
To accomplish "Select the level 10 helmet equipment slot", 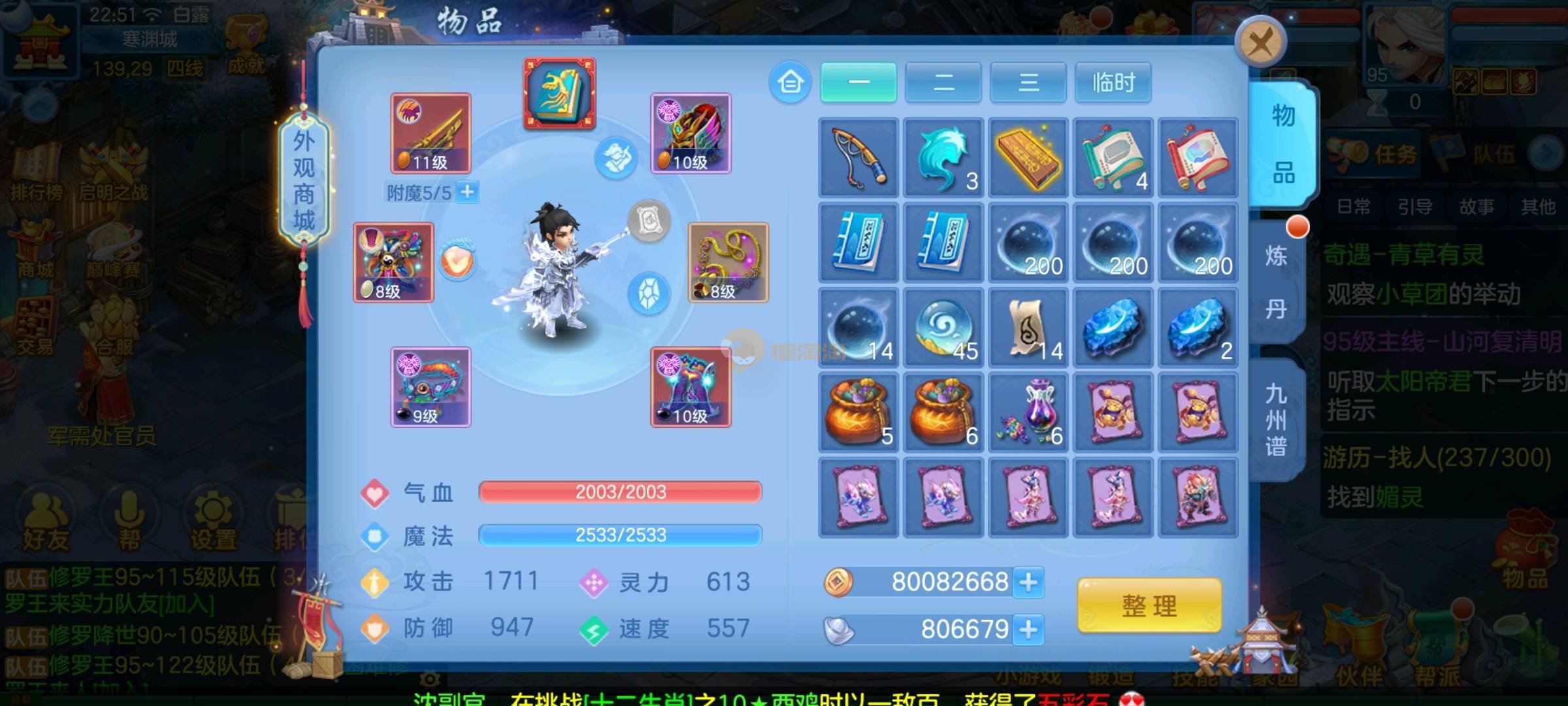I will 691,133.
